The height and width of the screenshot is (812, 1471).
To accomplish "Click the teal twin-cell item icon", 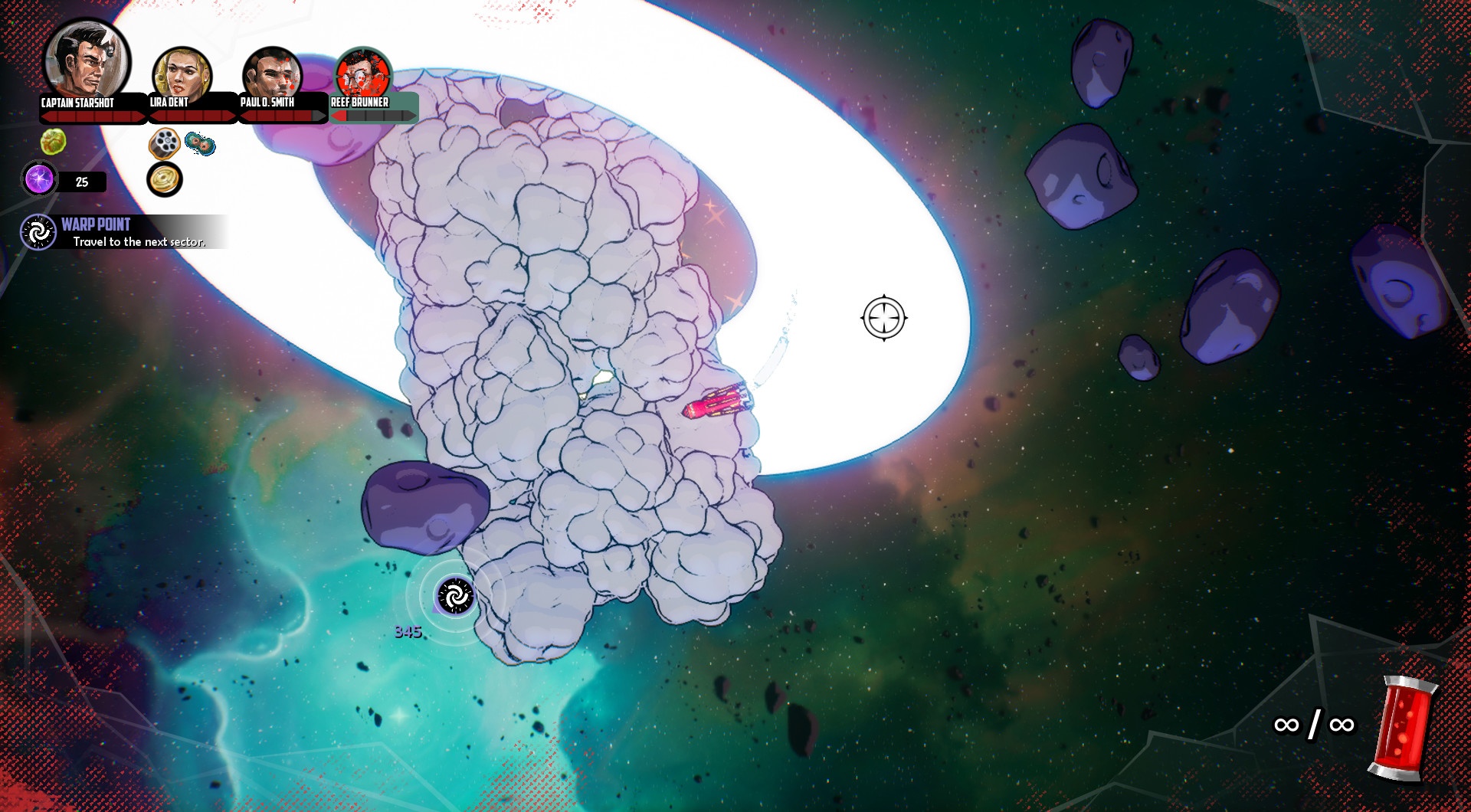I will (200, 143).
